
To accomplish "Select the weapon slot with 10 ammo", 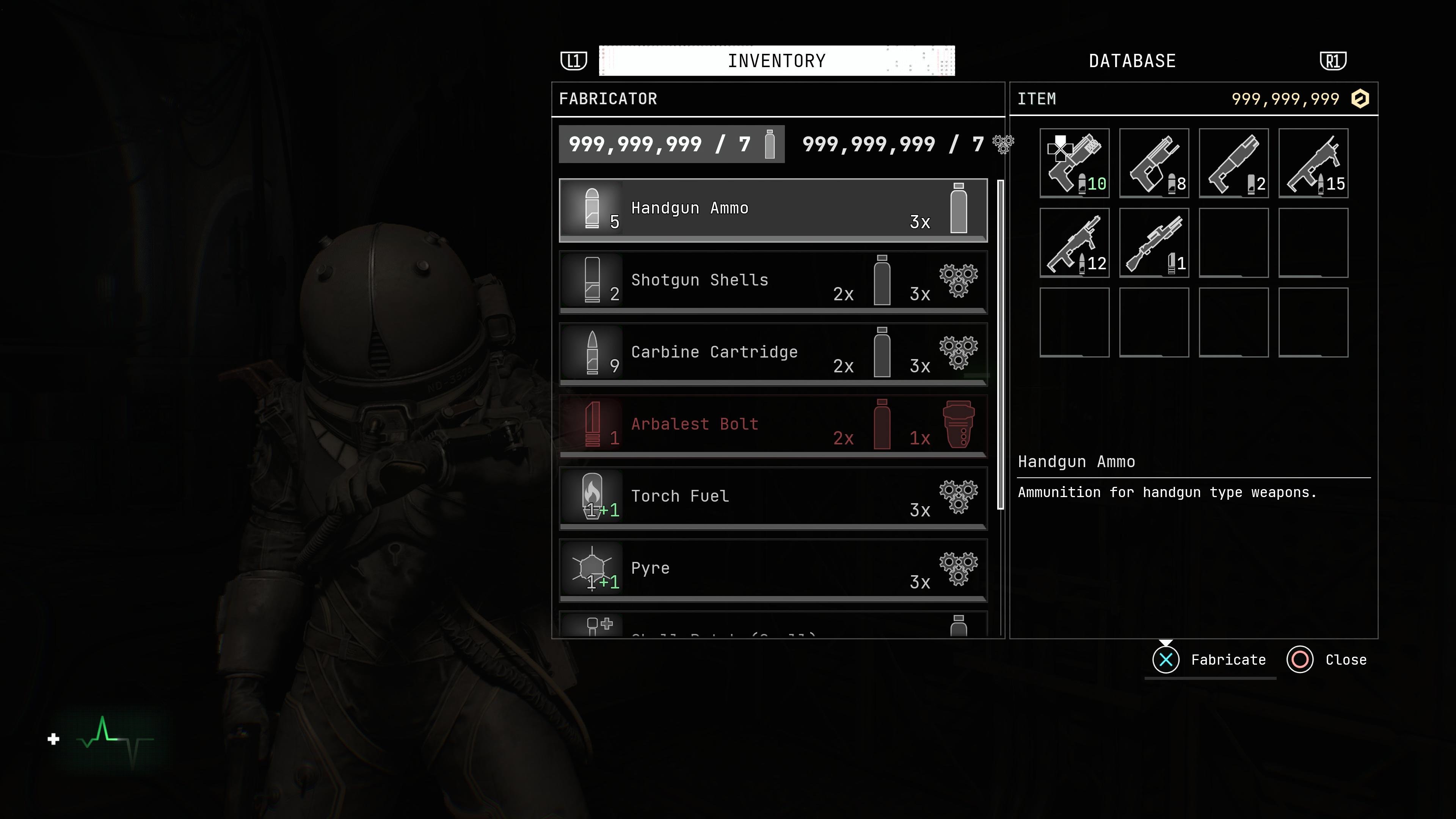I will point(1075,163).
